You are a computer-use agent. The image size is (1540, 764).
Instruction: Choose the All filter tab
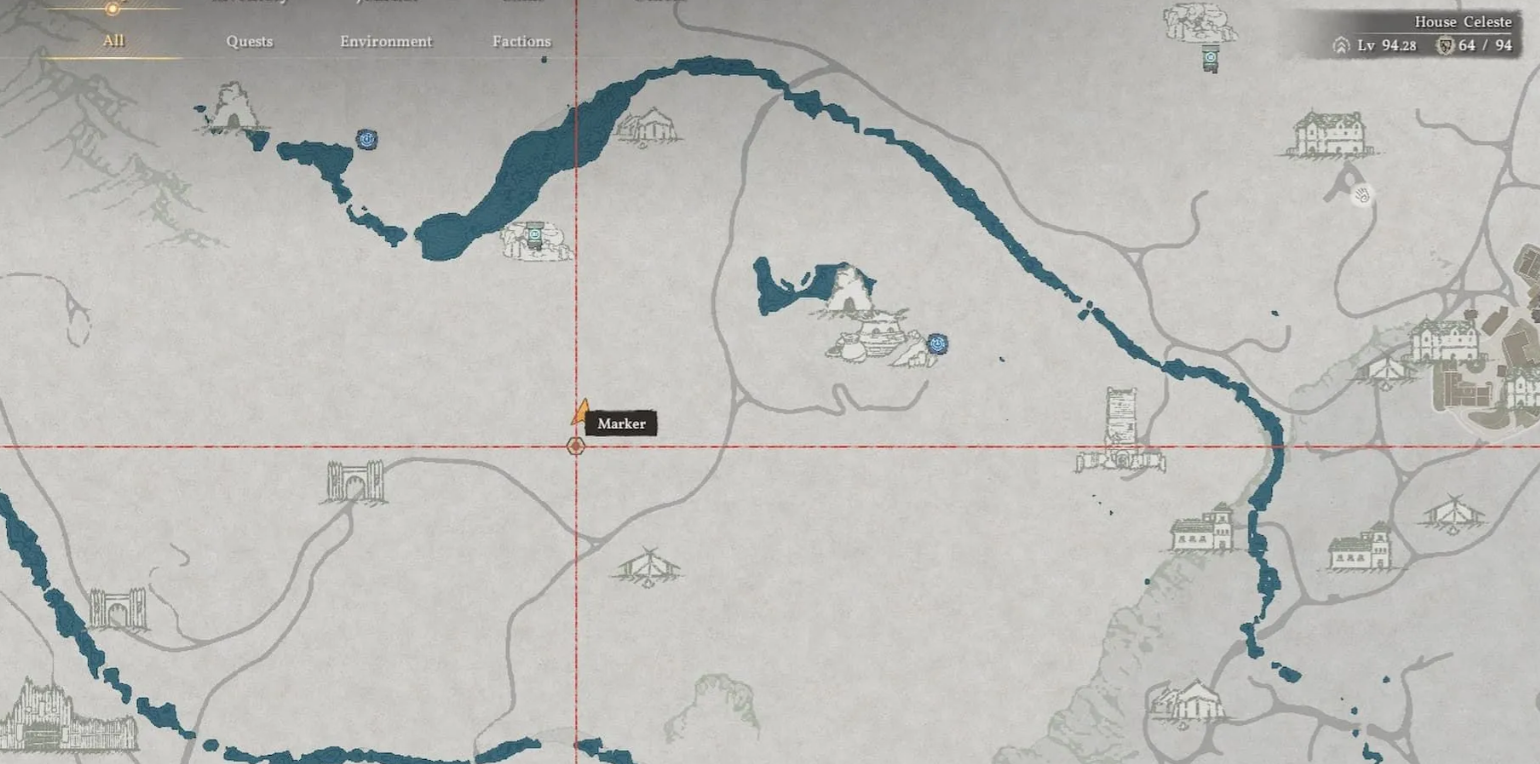(x=113, y=42)
